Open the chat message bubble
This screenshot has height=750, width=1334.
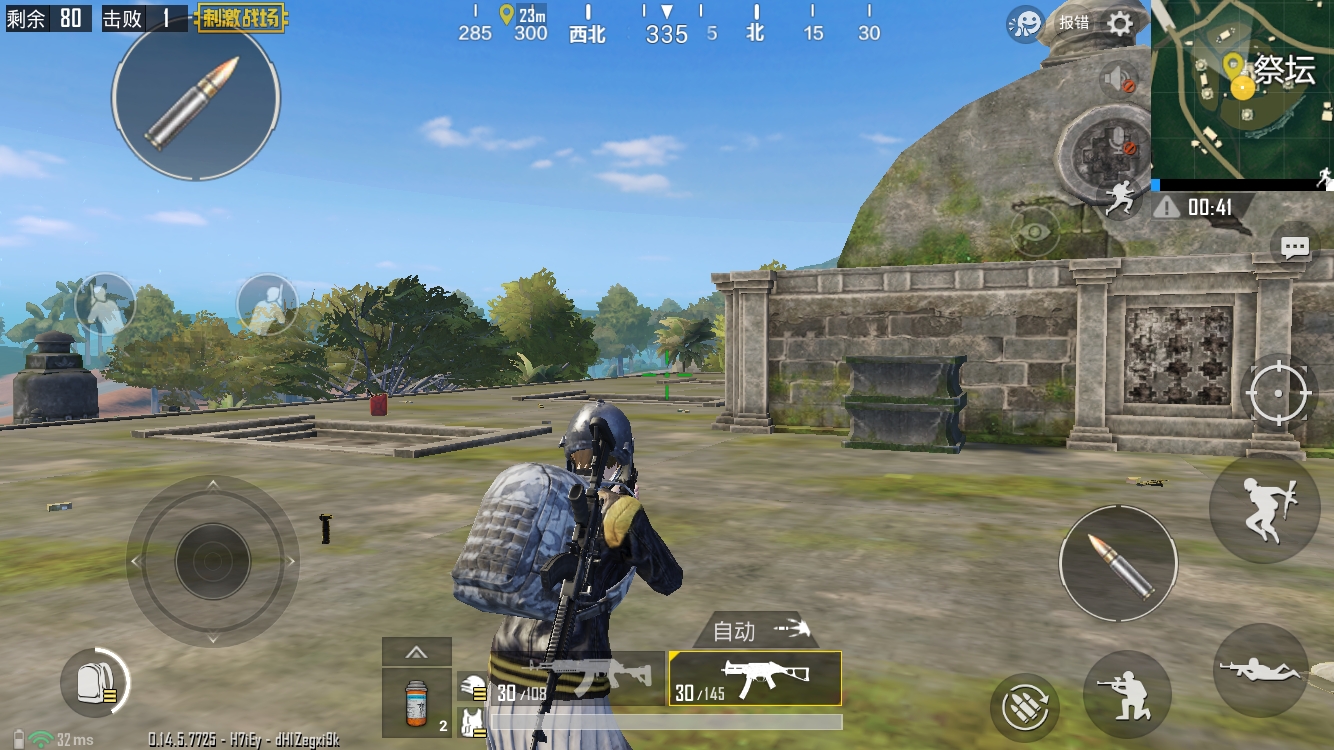tap(1295, 247)
